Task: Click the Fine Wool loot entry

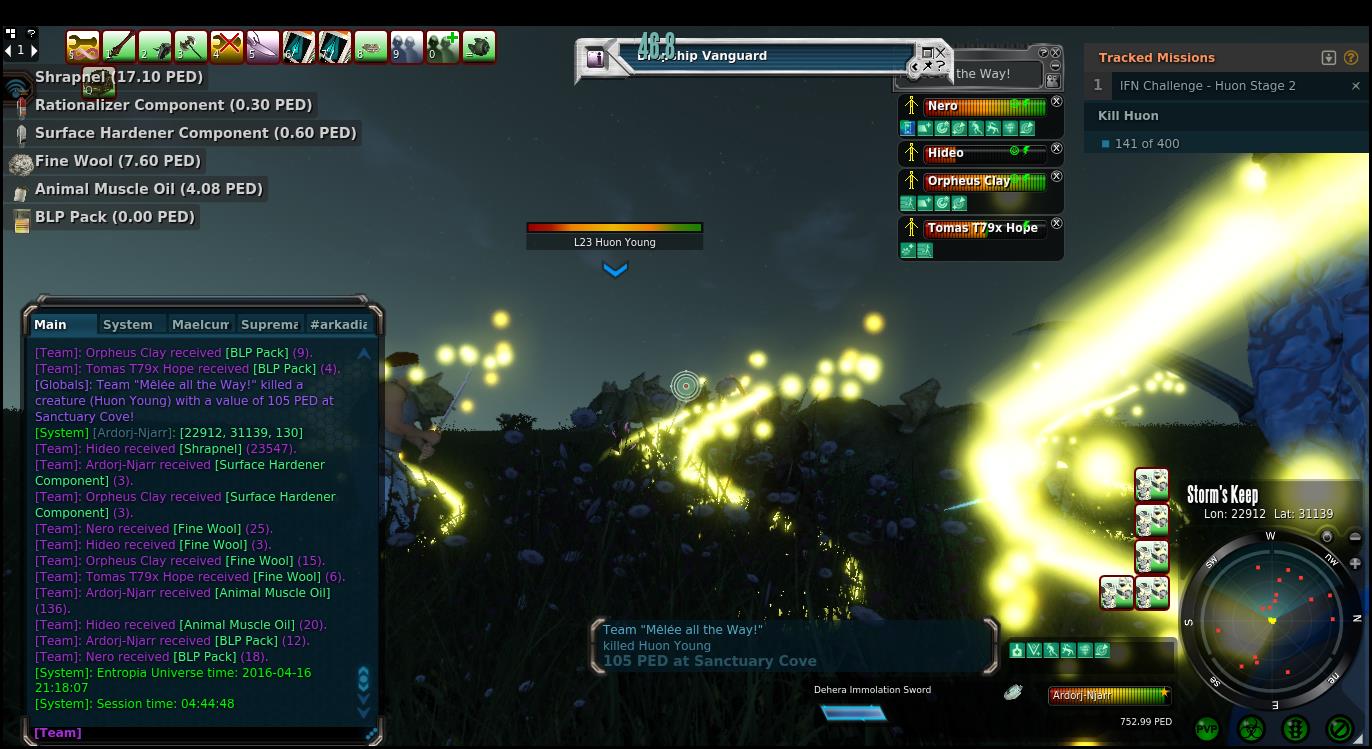Action: [x=118, y=161]
